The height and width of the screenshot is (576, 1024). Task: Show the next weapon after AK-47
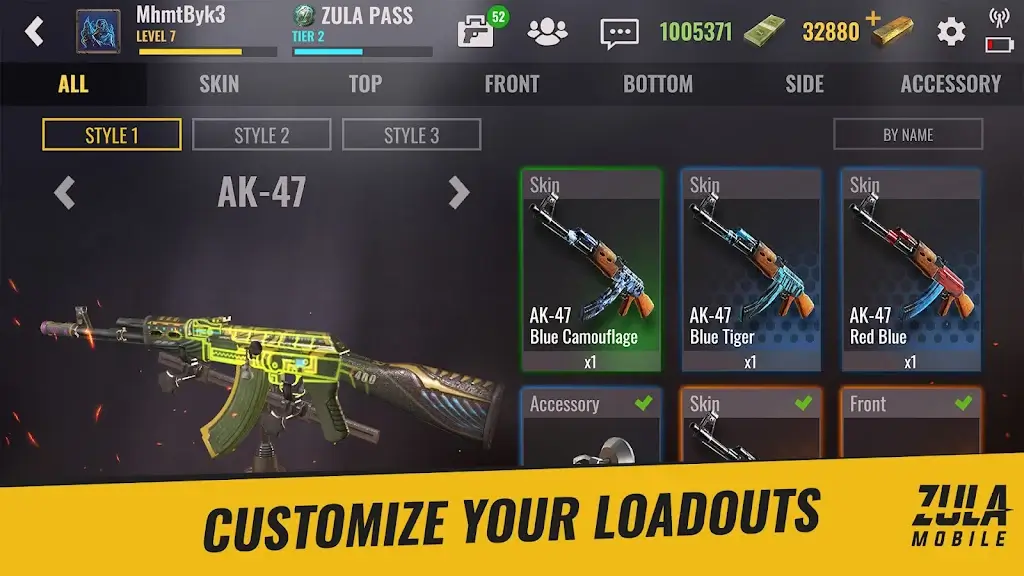click(x=458, y=192)
